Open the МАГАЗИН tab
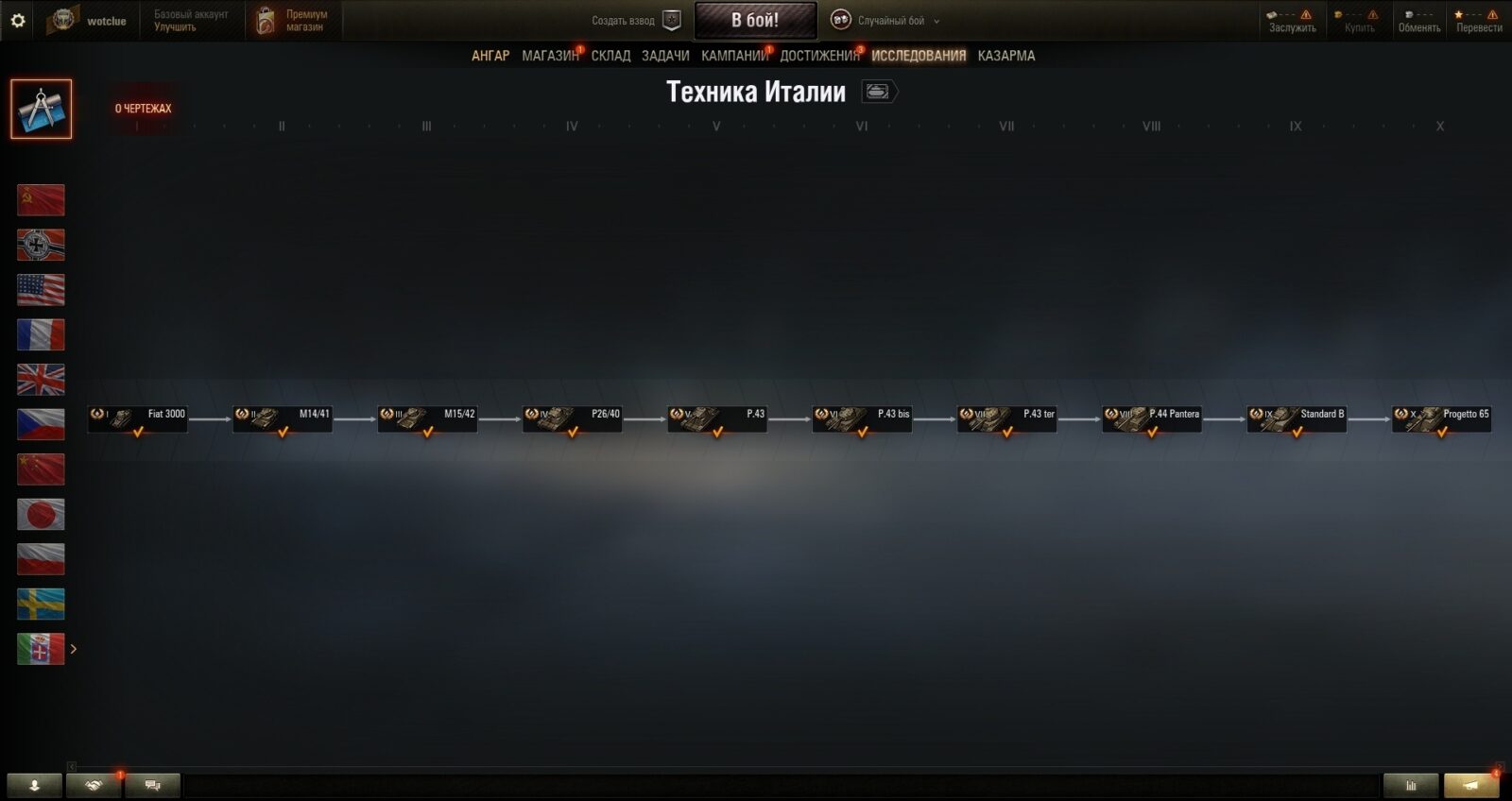Screen dimensions: 1512x801 [549, 56]
